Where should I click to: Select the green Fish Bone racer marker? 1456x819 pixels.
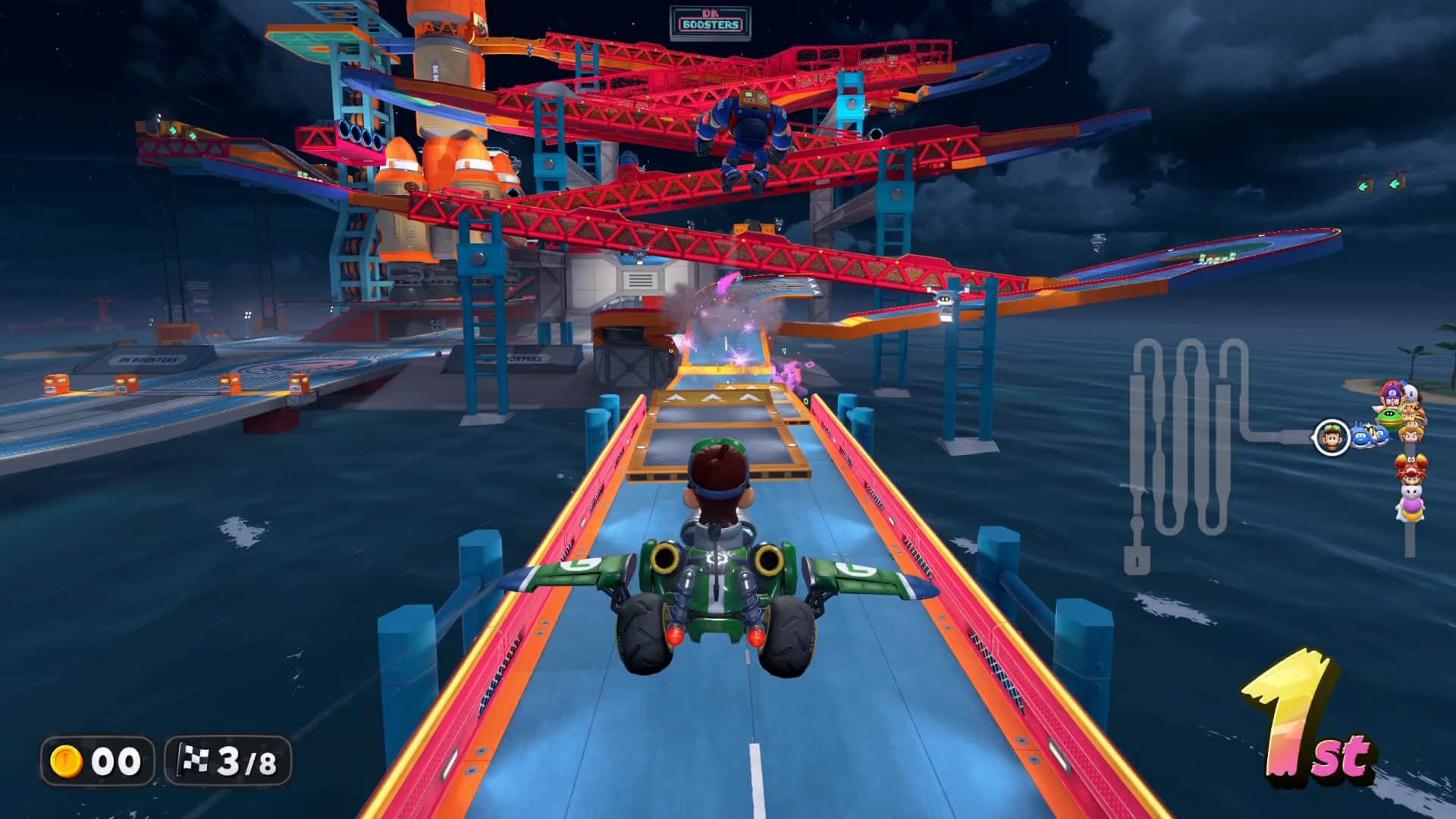[x=1390, y=416]
